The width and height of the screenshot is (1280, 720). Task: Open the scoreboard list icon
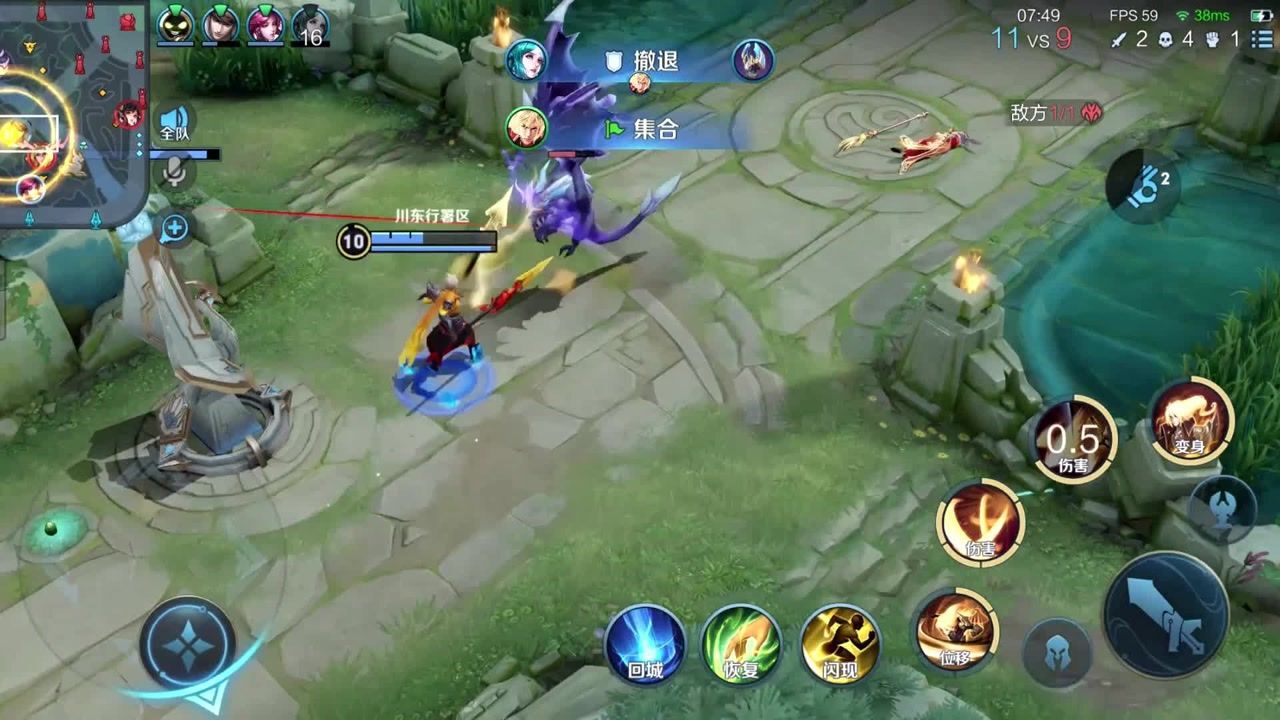(x=1262, y=39)
